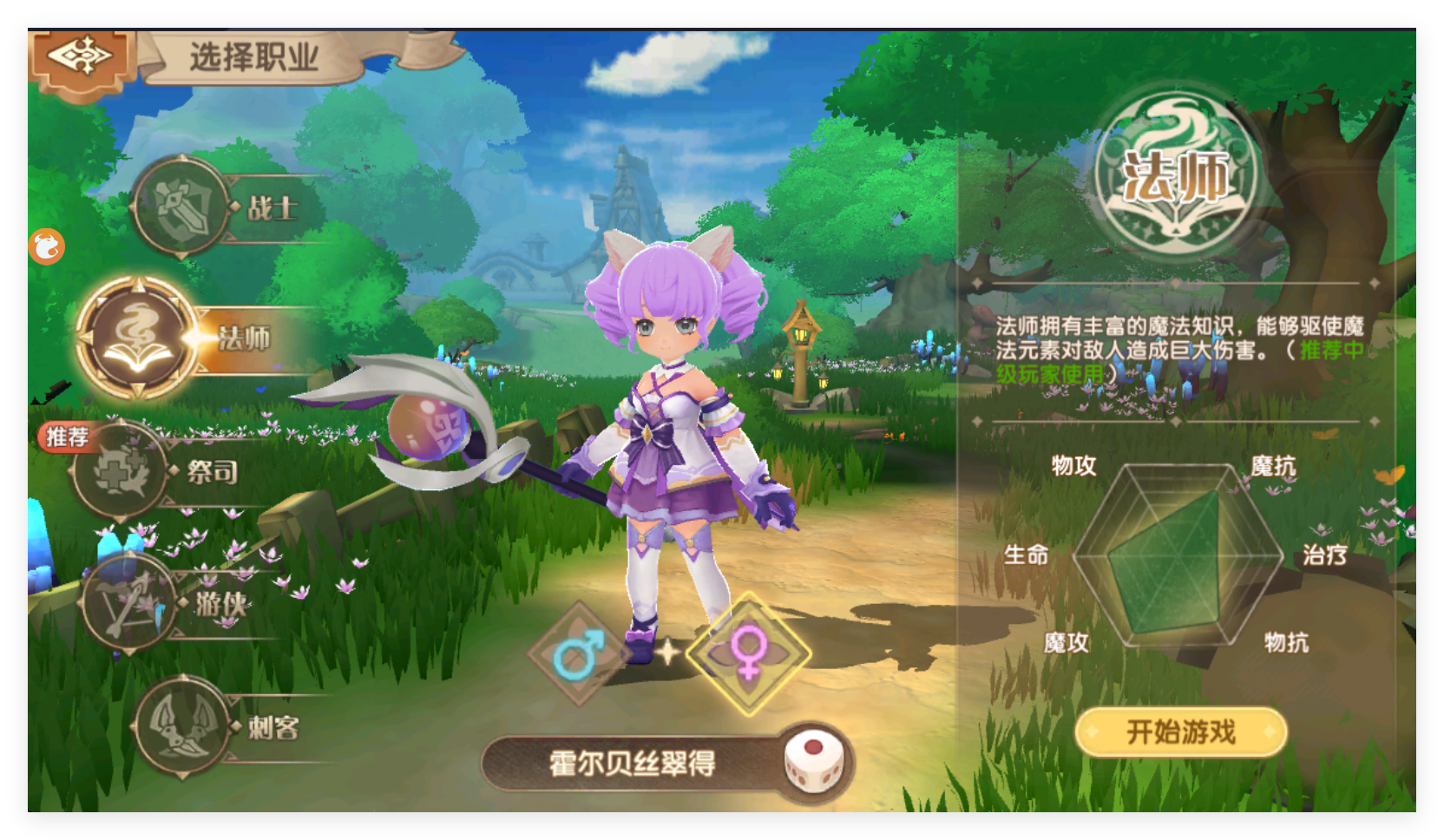
Task: Pick the 祭司 priest class
Action: [121, 471]
